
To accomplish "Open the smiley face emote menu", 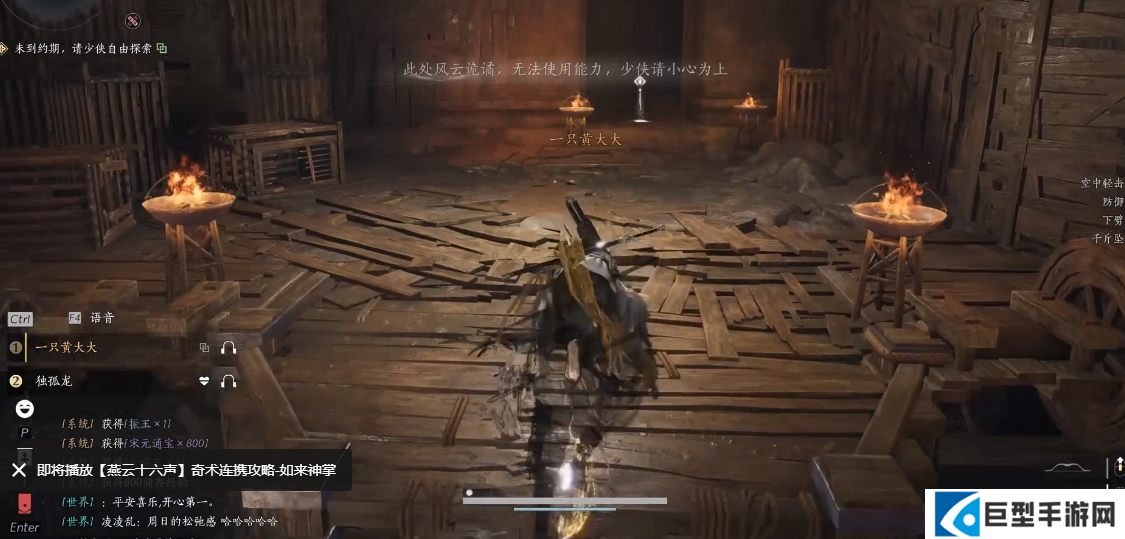I will [x=25, y=409].
